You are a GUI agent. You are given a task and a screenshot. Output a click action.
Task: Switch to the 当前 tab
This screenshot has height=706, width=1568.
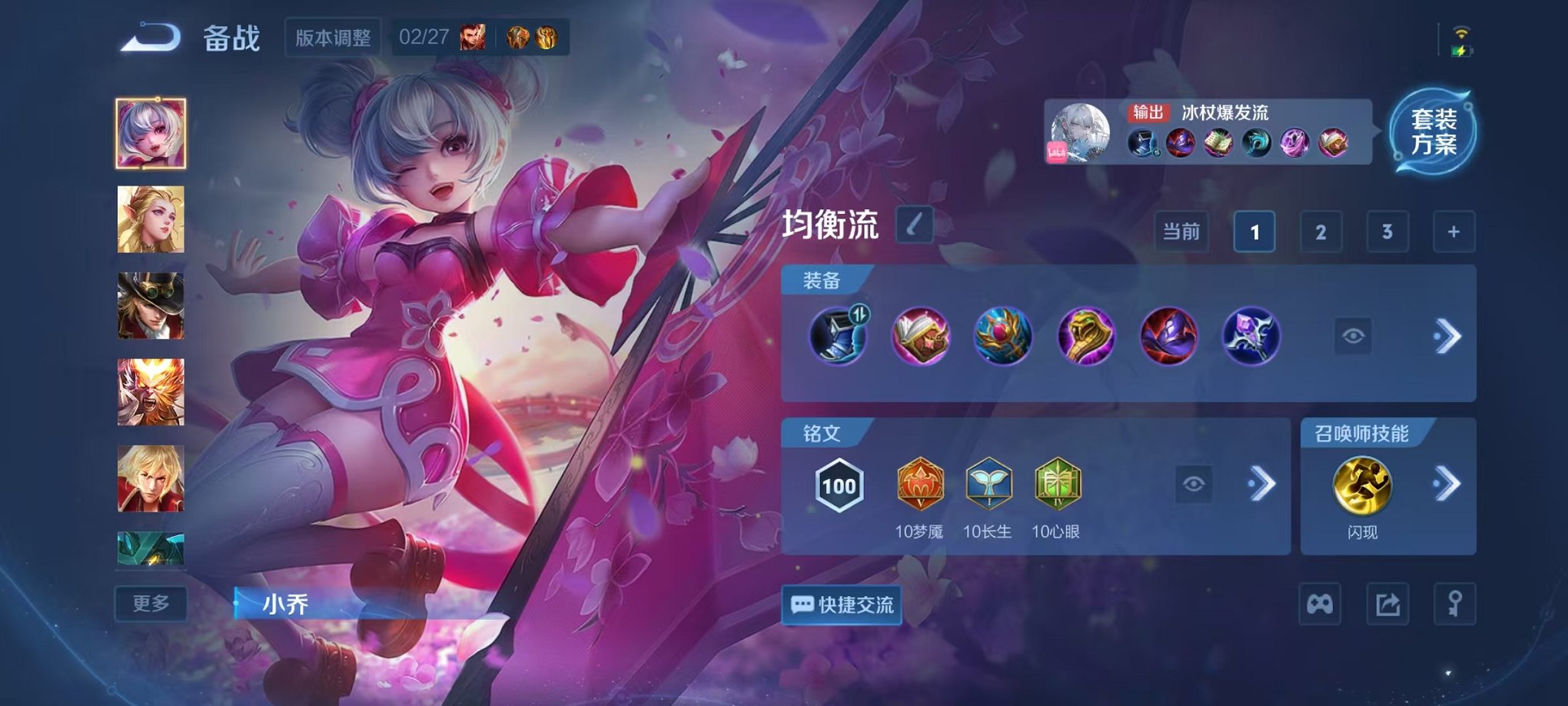pyautogui.click(x=1181, y=231)
